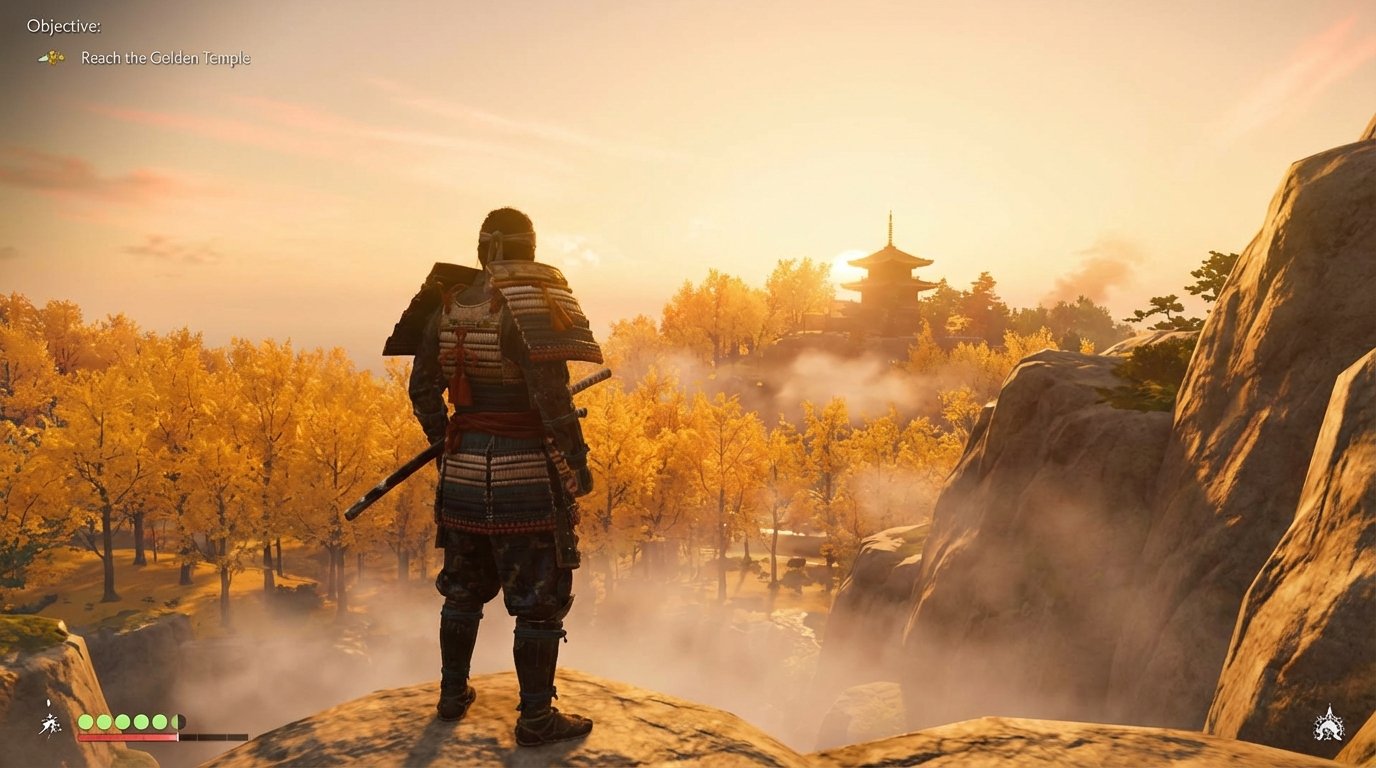Viewport: 1376px width, 768px height.
Task: Click the partially filled last resolve orb
Action: (176, 721)
